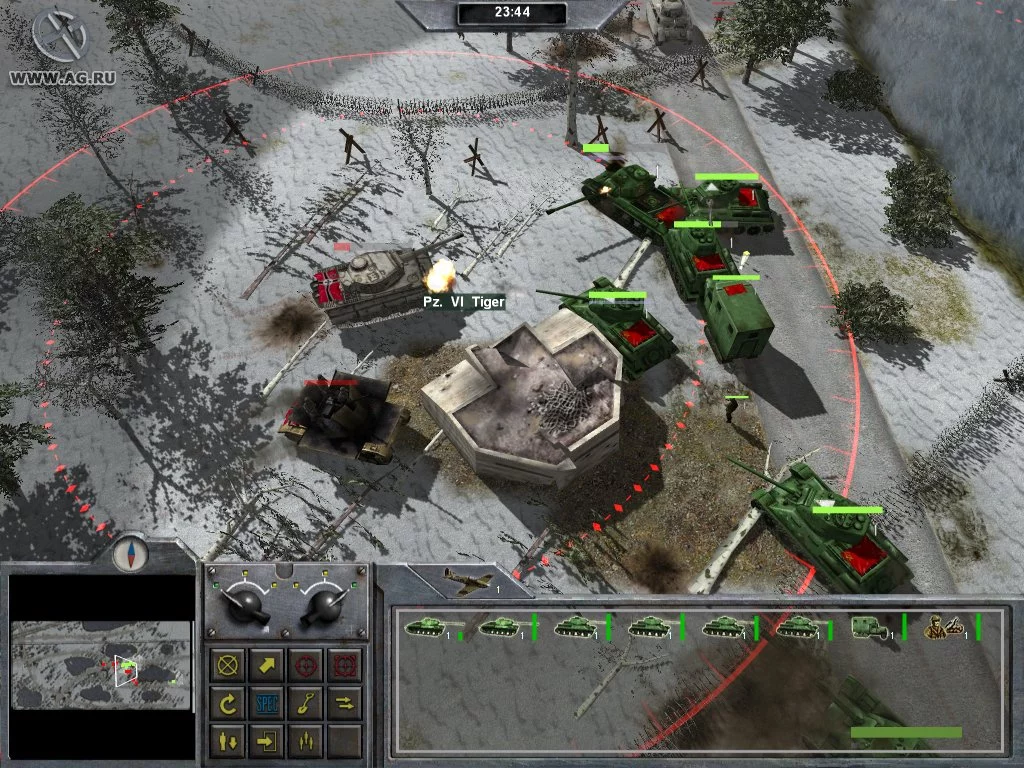This screenshot has width=1024, height=768.
Task: Click the compass above the minimap
Action: tap(128, 553)
